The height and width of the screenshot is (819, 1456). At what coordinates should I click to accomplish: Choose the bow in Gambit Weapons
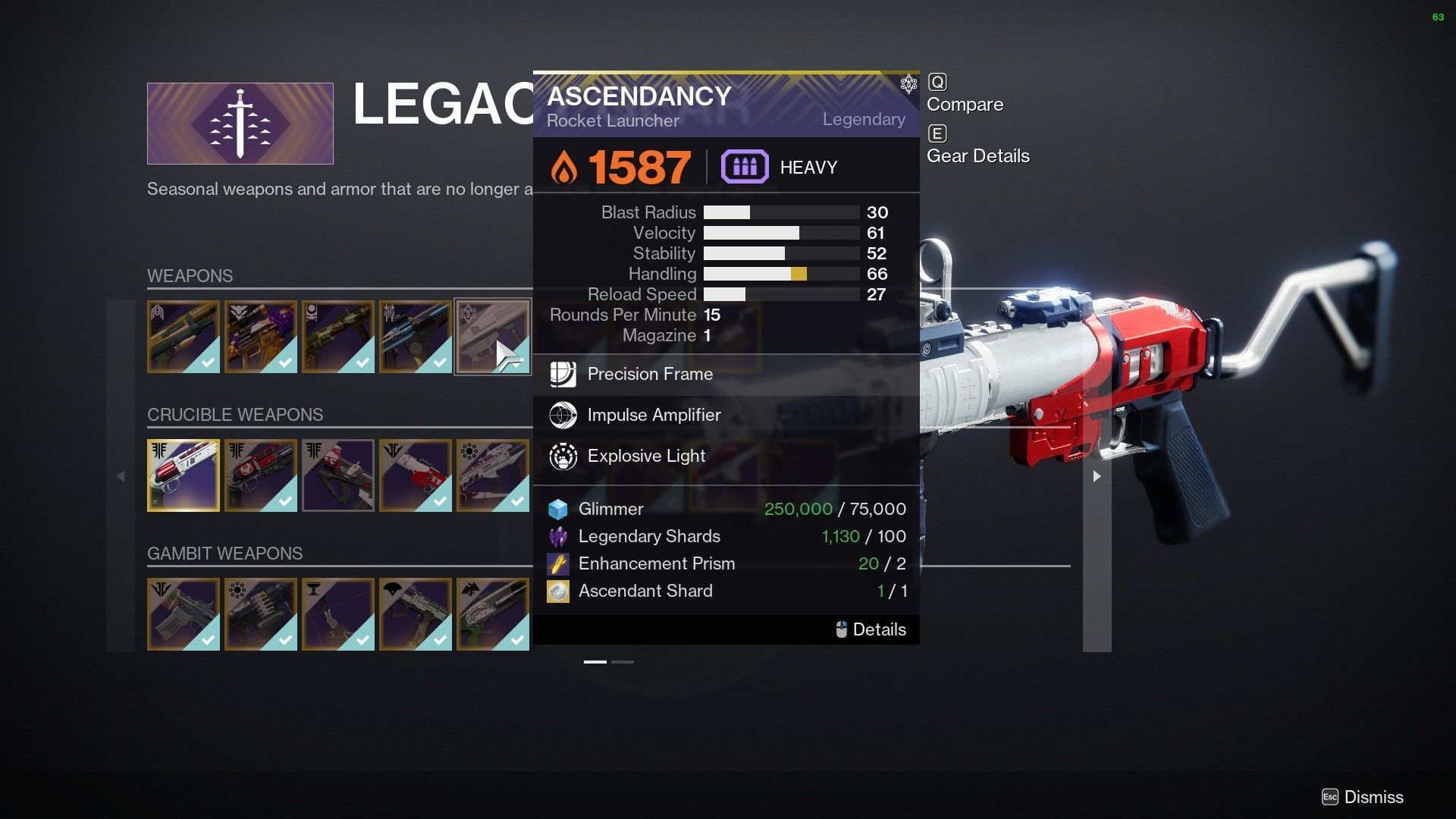click(338, 614)
